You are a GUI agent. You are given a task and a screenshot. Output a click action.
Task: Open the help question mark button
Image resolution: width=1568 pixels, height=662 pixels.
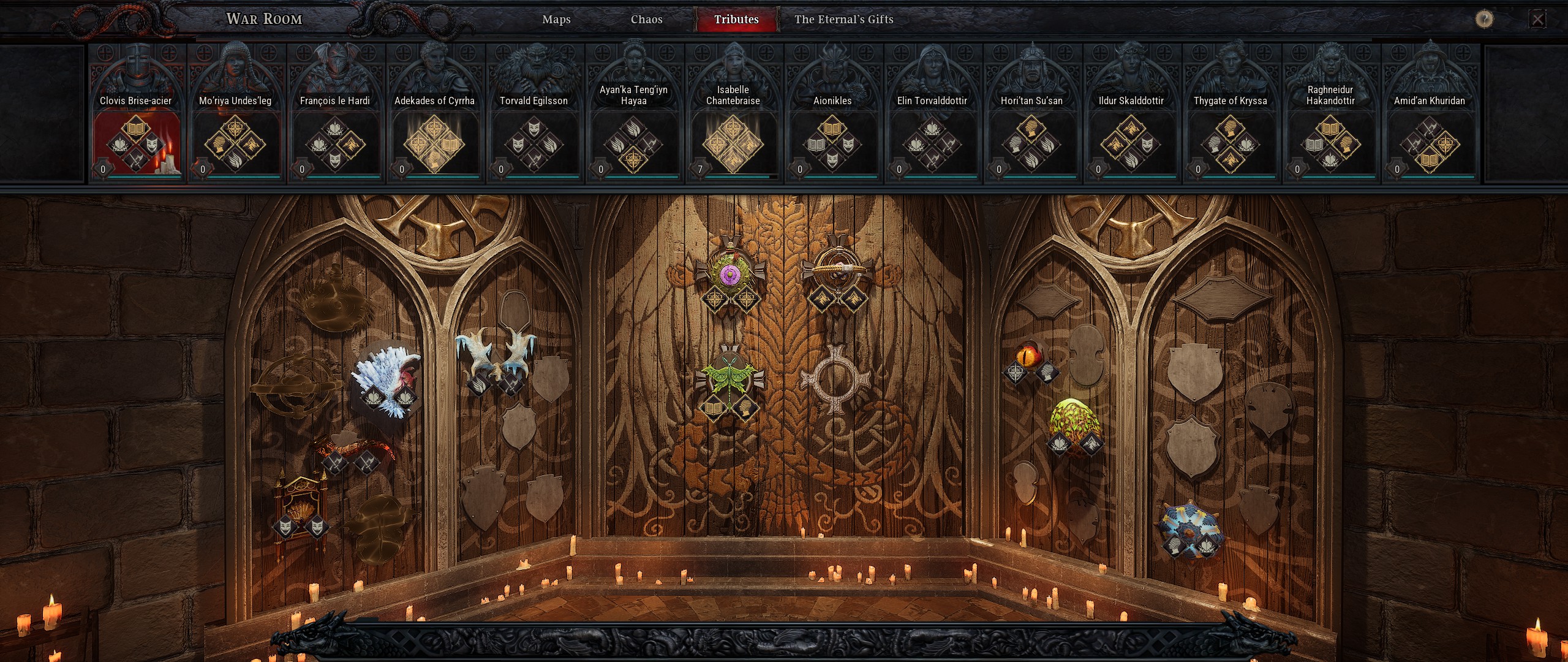click(1483, 20)
